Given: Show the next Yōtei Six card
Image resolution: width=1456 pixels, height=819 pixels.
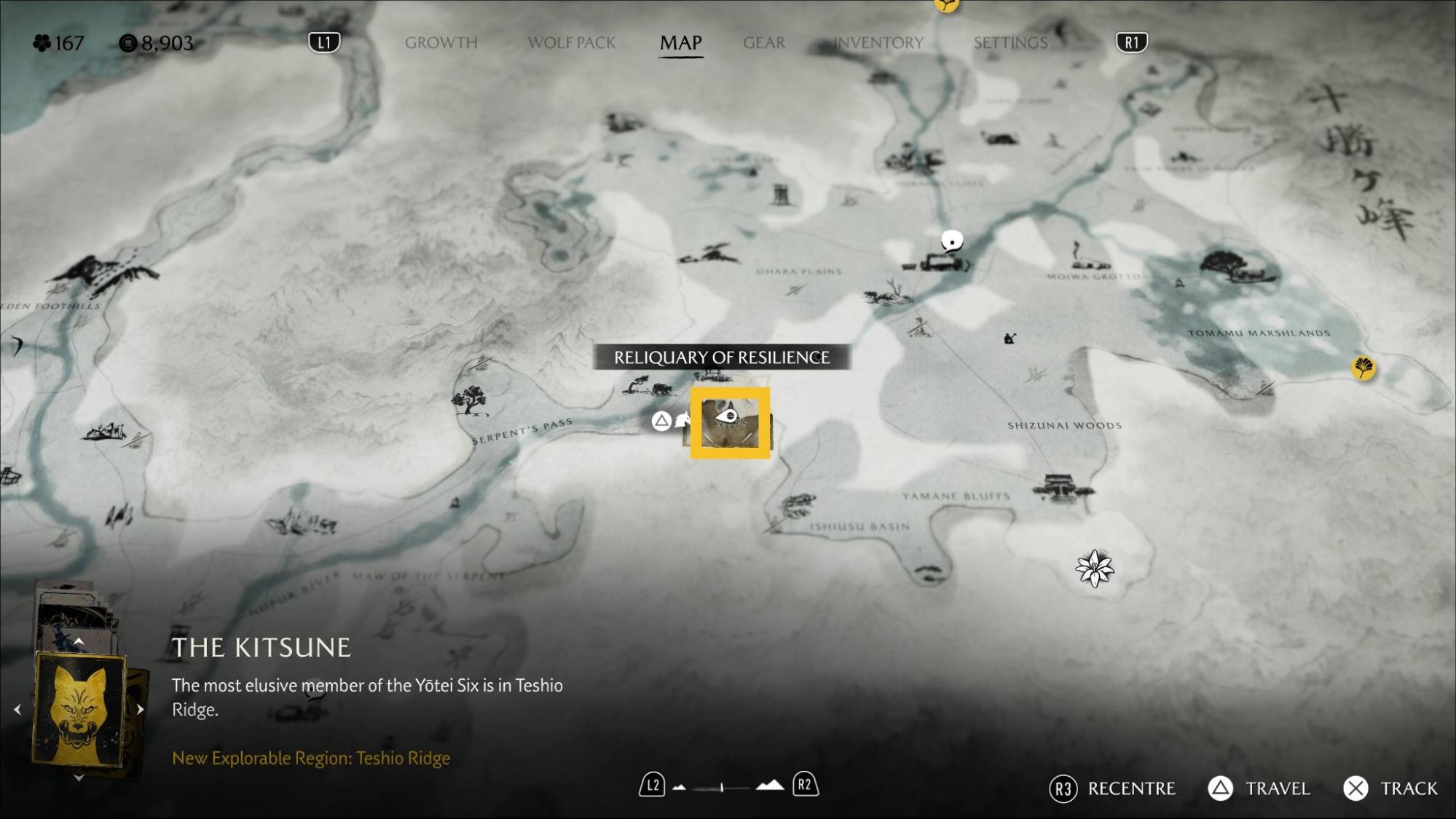Looking at the screenshot, I should pyautogui.click(x=141, y=709).
